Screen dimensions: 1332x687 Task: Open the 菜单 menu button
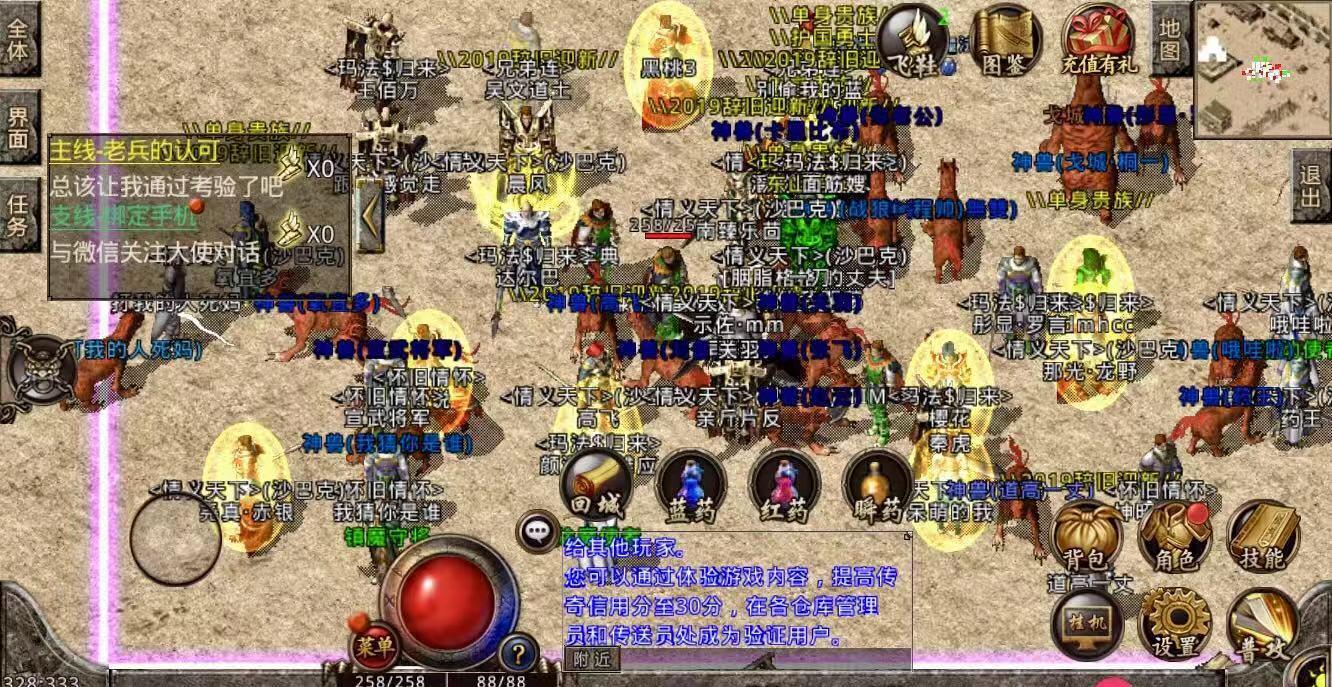[373, 647]
